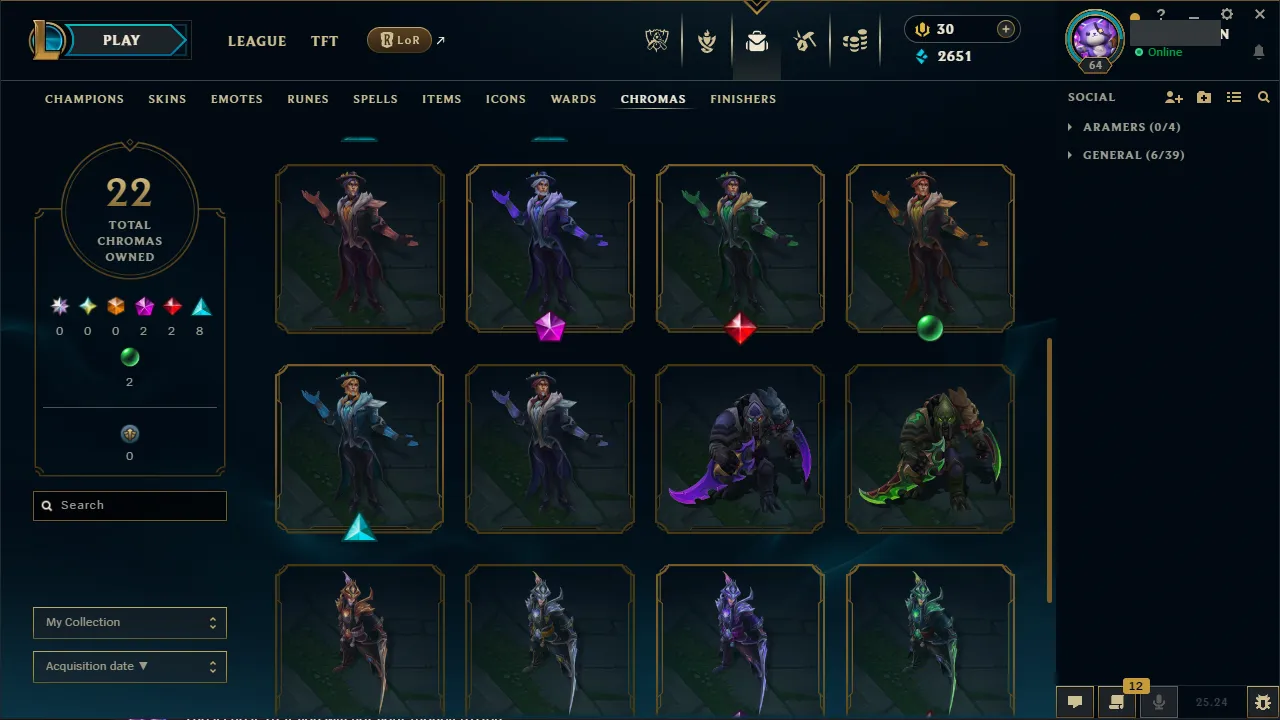The image size is (1280, 720).
Task: Open the LoR link
Action: click(x=399, y=40)
